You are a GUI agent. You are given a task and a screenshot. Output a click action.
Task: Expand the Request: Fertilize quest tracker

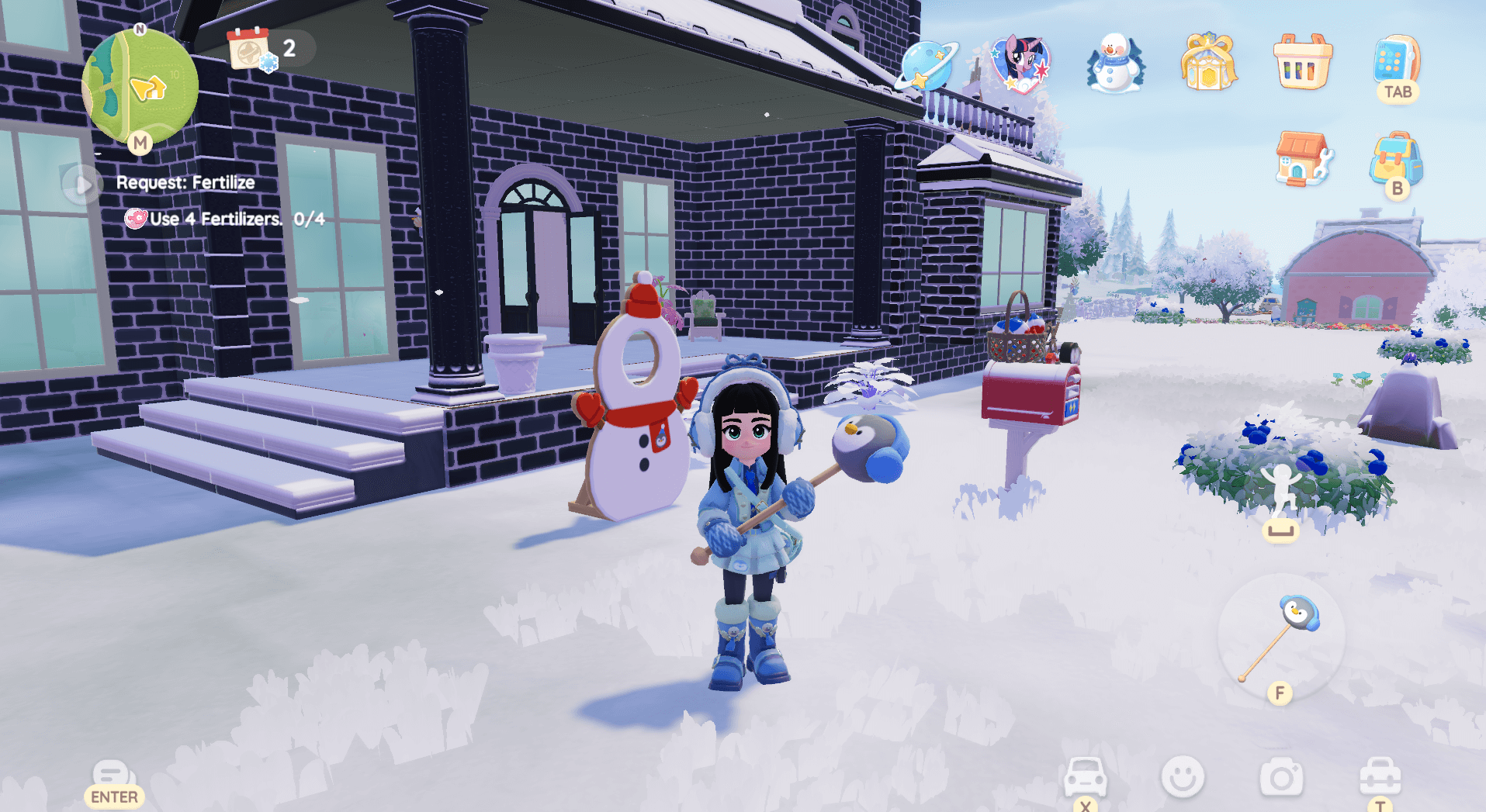tap(82, 185)
